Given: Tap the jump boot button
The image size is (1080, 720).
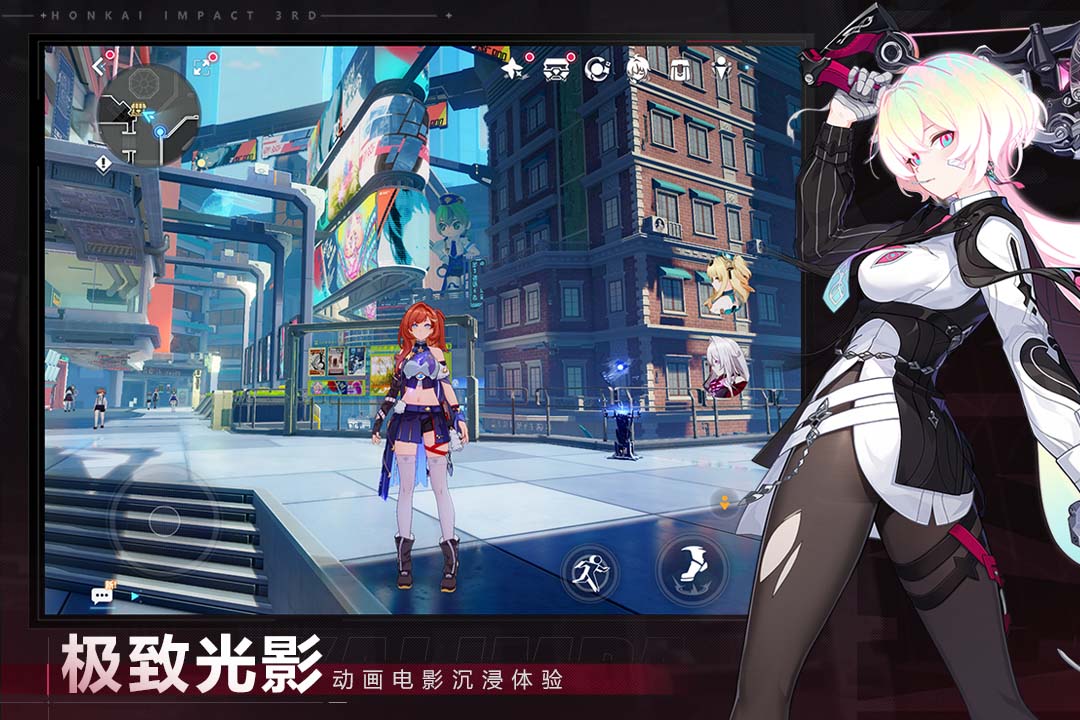Looking at the screenshot, I should 691,570.
